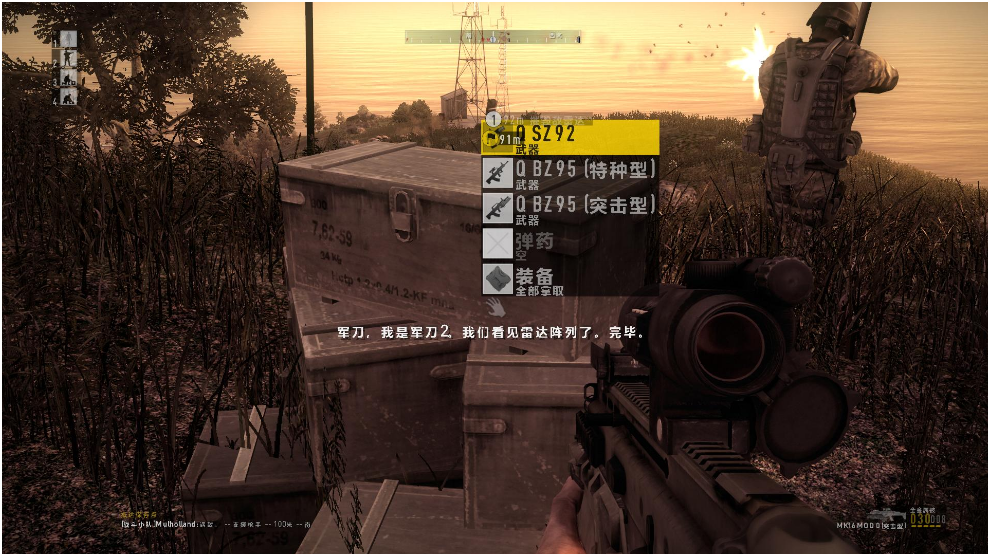988x554 pixels.
Task: Select squad member 2 standing soldier icon
Action: pyautogui.click(x=68, y=58)
